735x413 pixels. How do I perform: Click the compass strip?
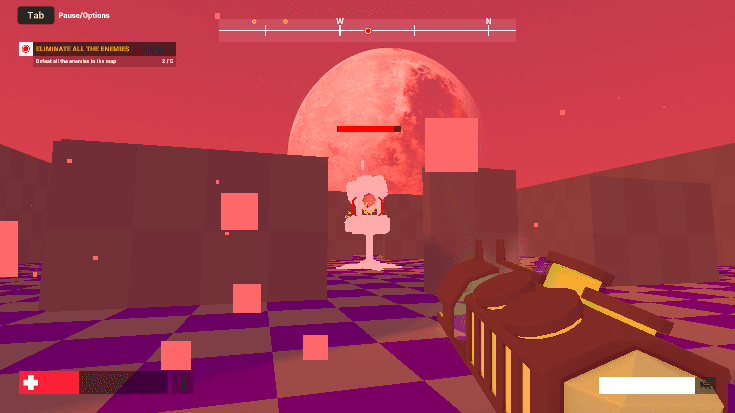[367, 30]
